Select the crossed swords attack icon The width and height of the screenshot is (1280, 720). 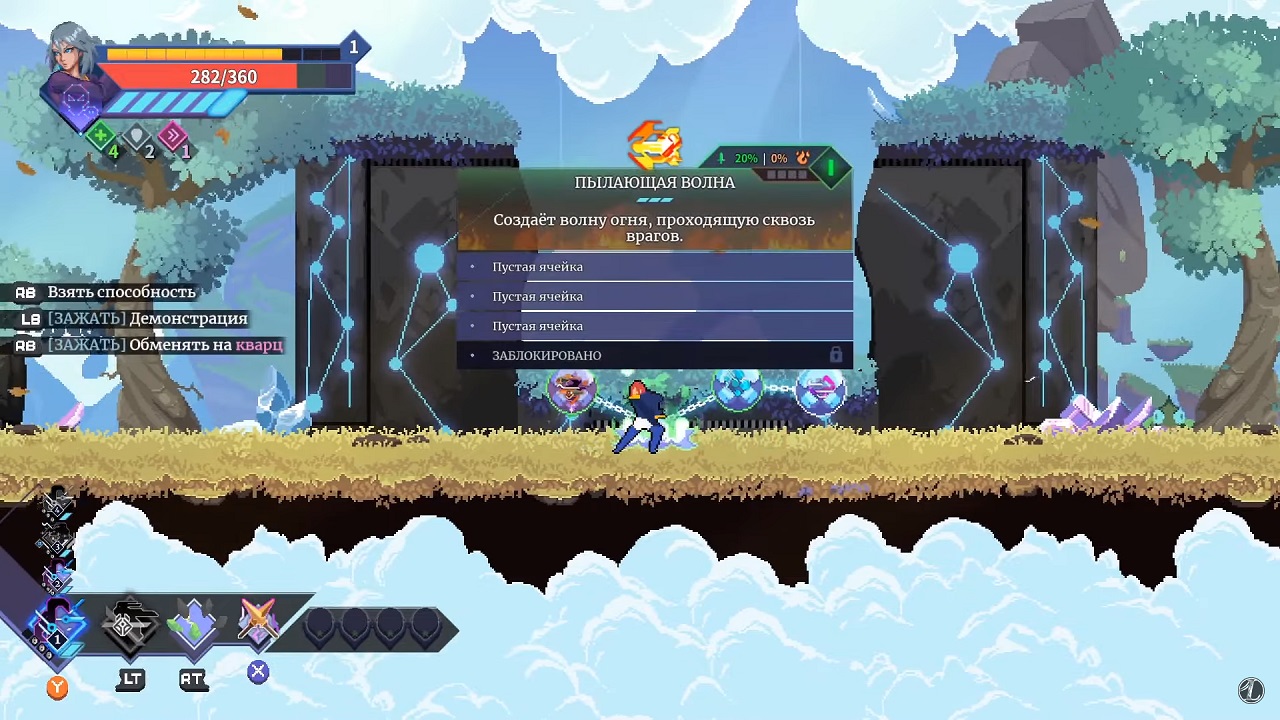(258, 622)
